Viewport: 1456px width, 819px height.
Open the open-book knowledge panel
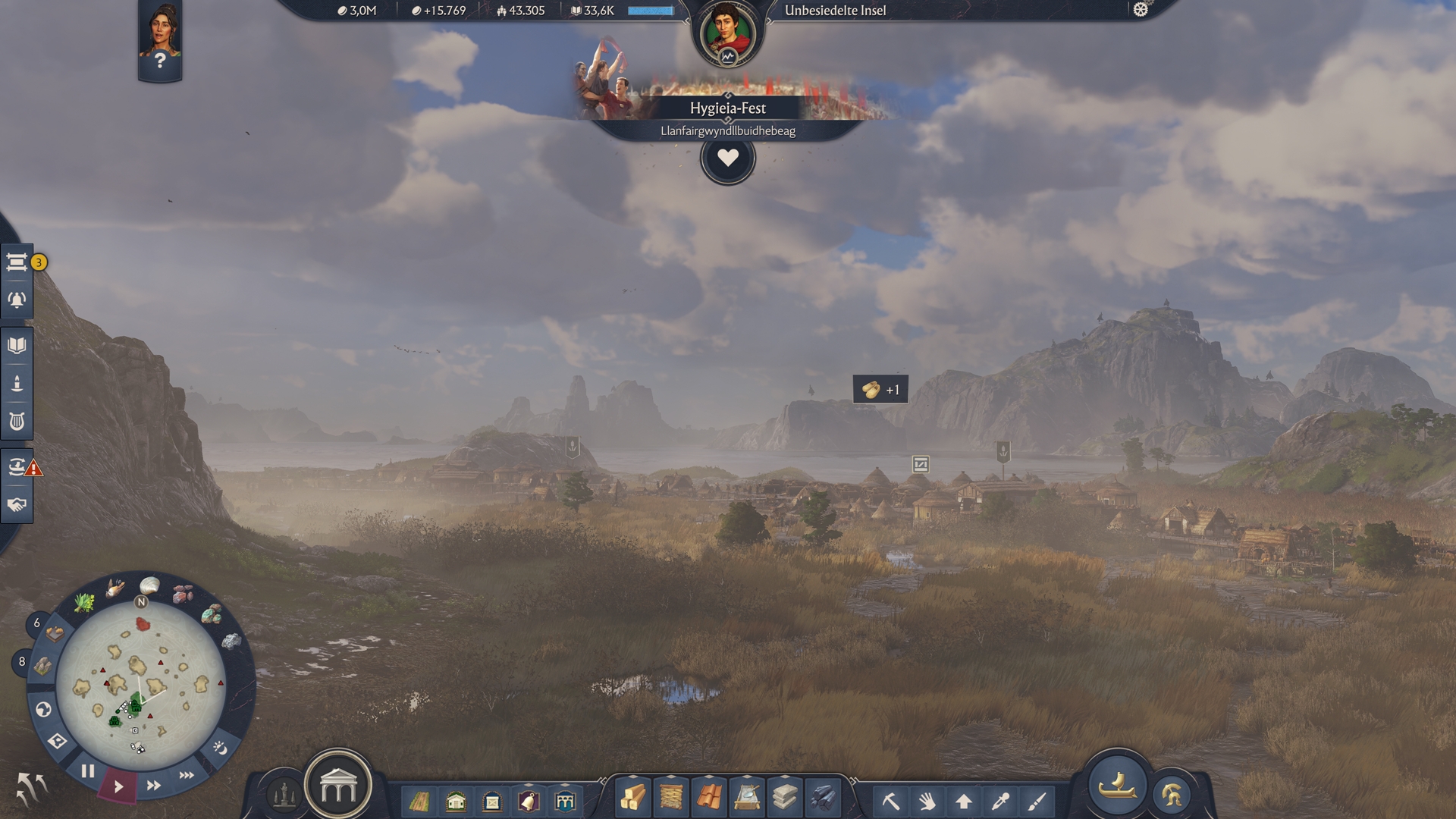(17, 346)
